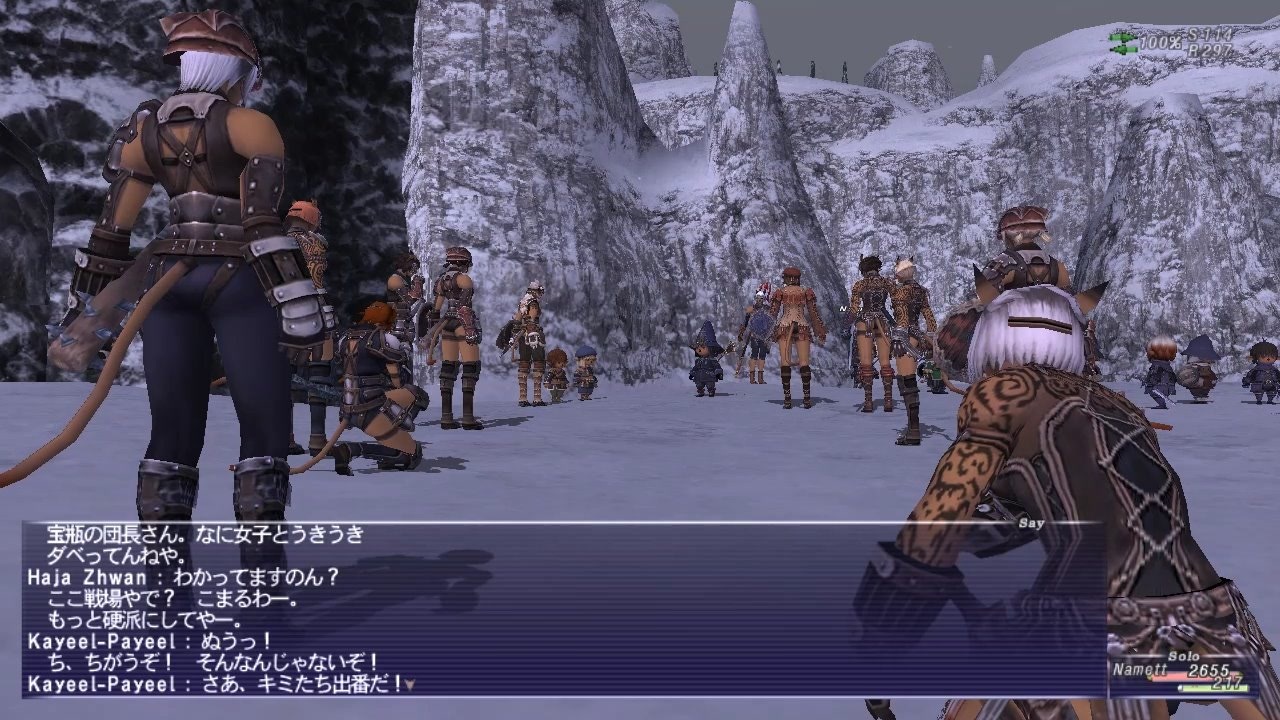1280x720 pixels.
Task: Click the TP value 217 display
Action: [x=1228, y=683]
